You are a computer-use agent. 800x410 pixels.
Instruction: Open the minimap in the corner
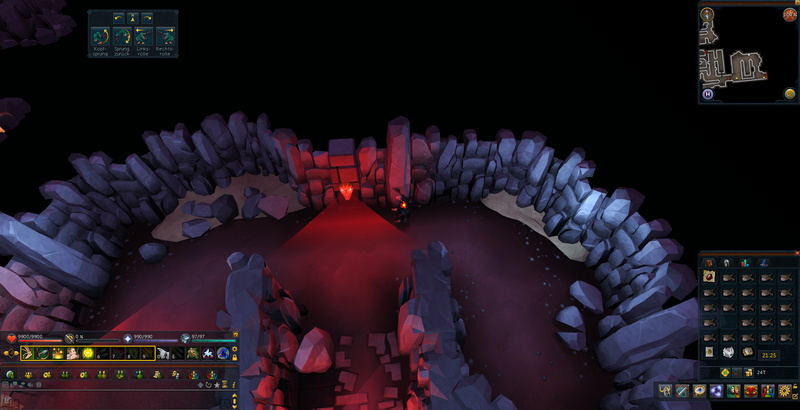748,52
